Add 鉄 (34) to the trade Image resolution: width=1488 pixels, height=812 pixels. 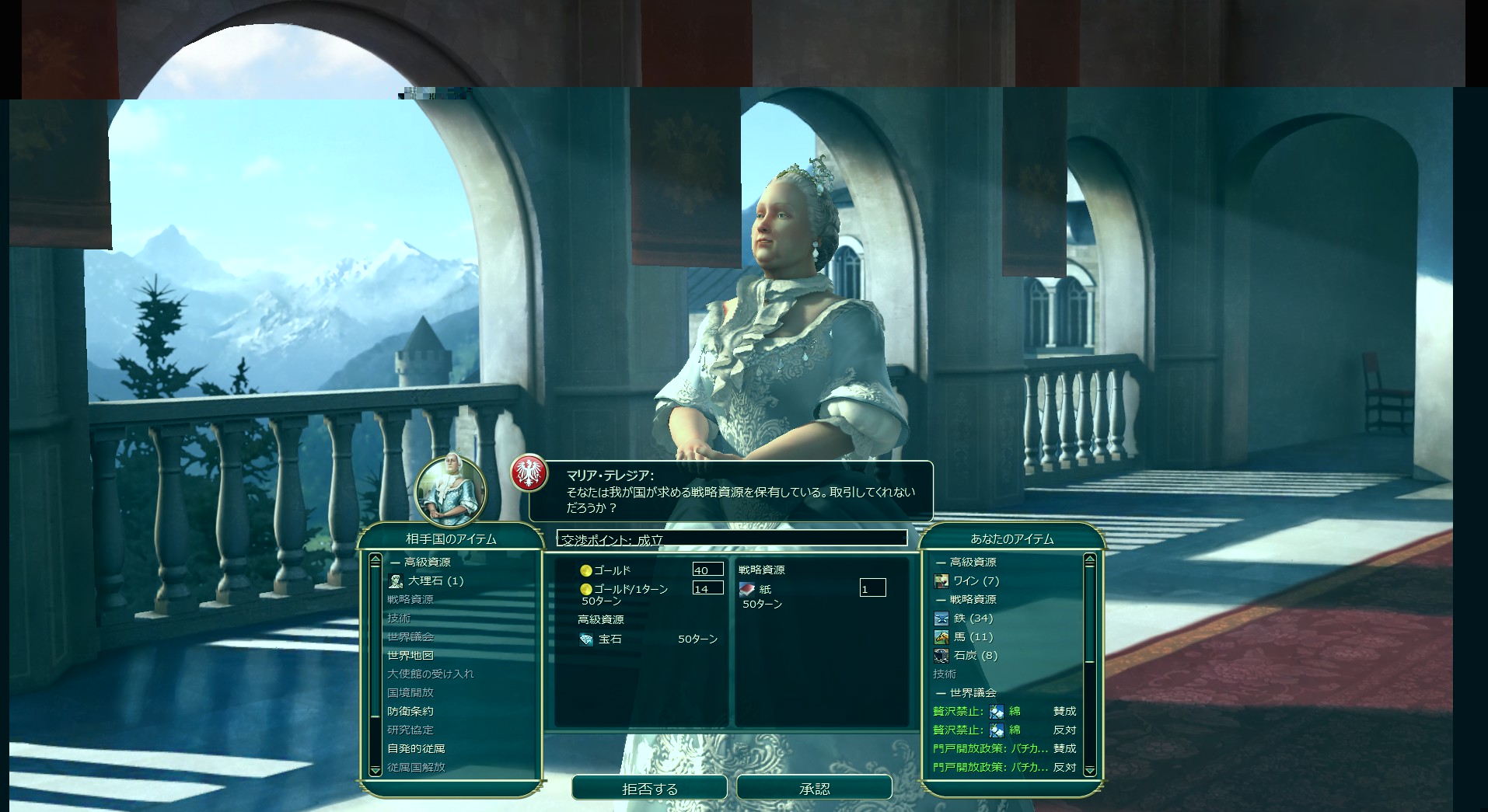click(x=973, y=618)
